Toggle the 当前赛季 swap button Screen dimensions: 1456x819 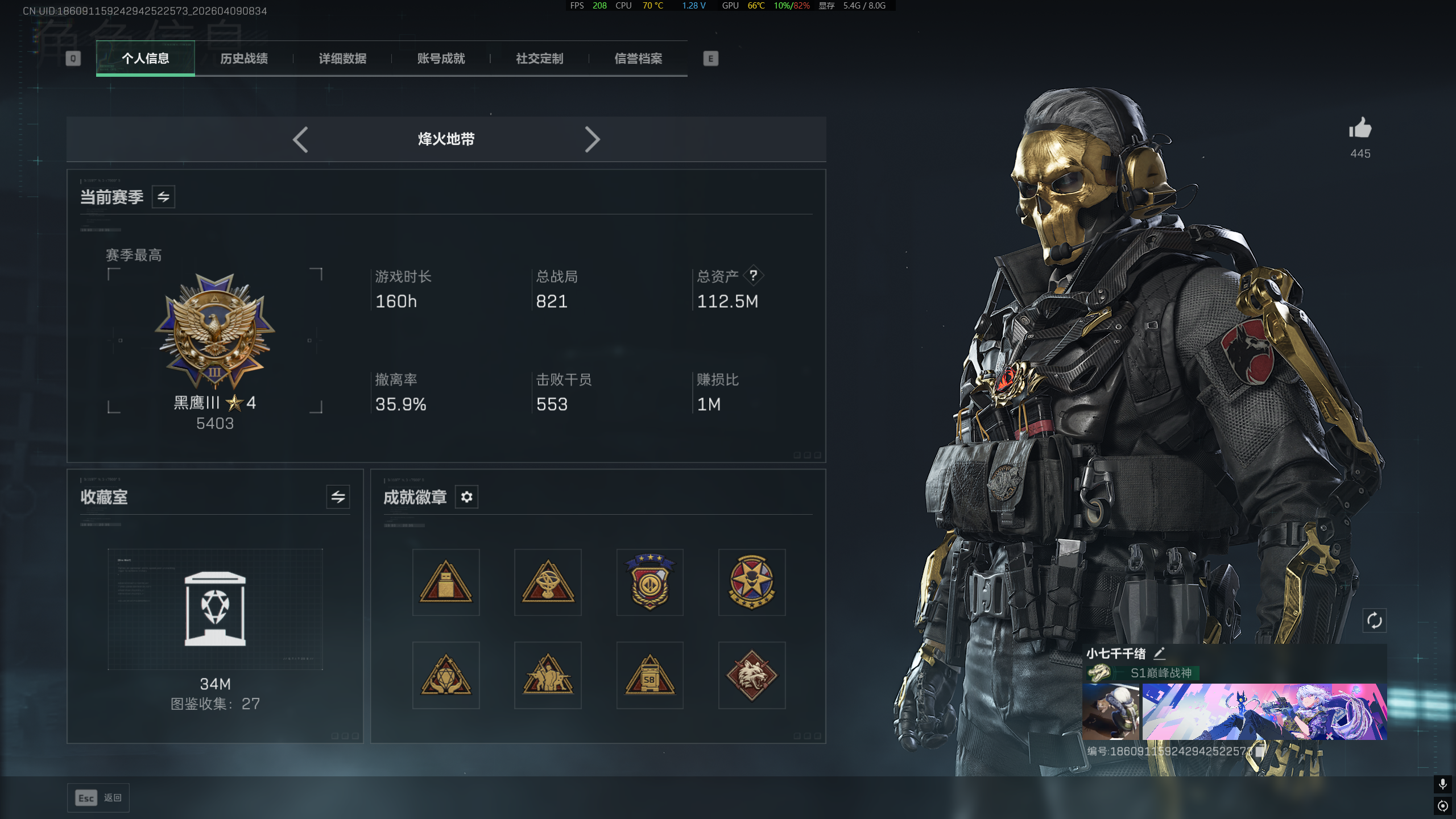pyautogui.click(x=163, y=197)
